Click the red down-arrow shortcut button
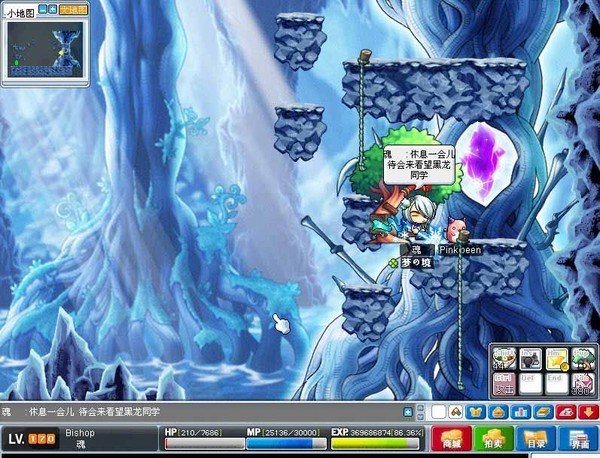 (589, 412)
